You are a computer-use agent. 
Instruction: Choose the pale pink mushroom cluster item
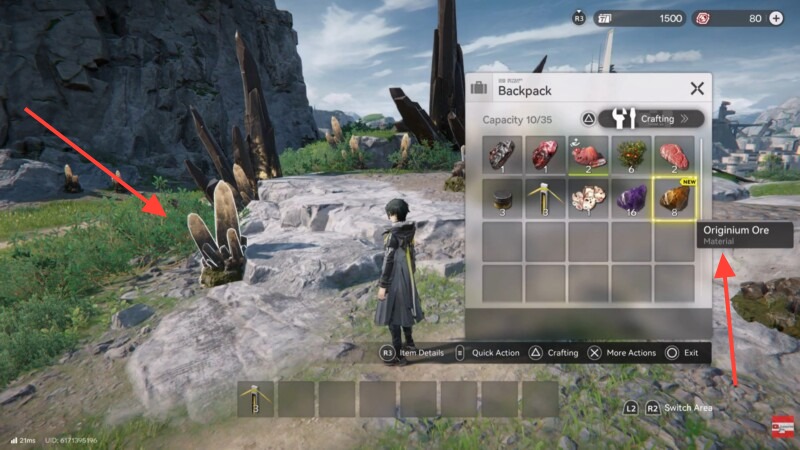pyautogui.click(x=588, y=198)
